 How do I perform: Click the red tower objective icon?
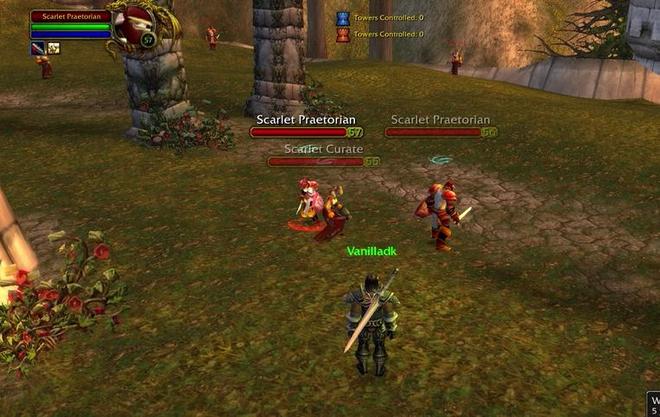[x=342, y=34]
